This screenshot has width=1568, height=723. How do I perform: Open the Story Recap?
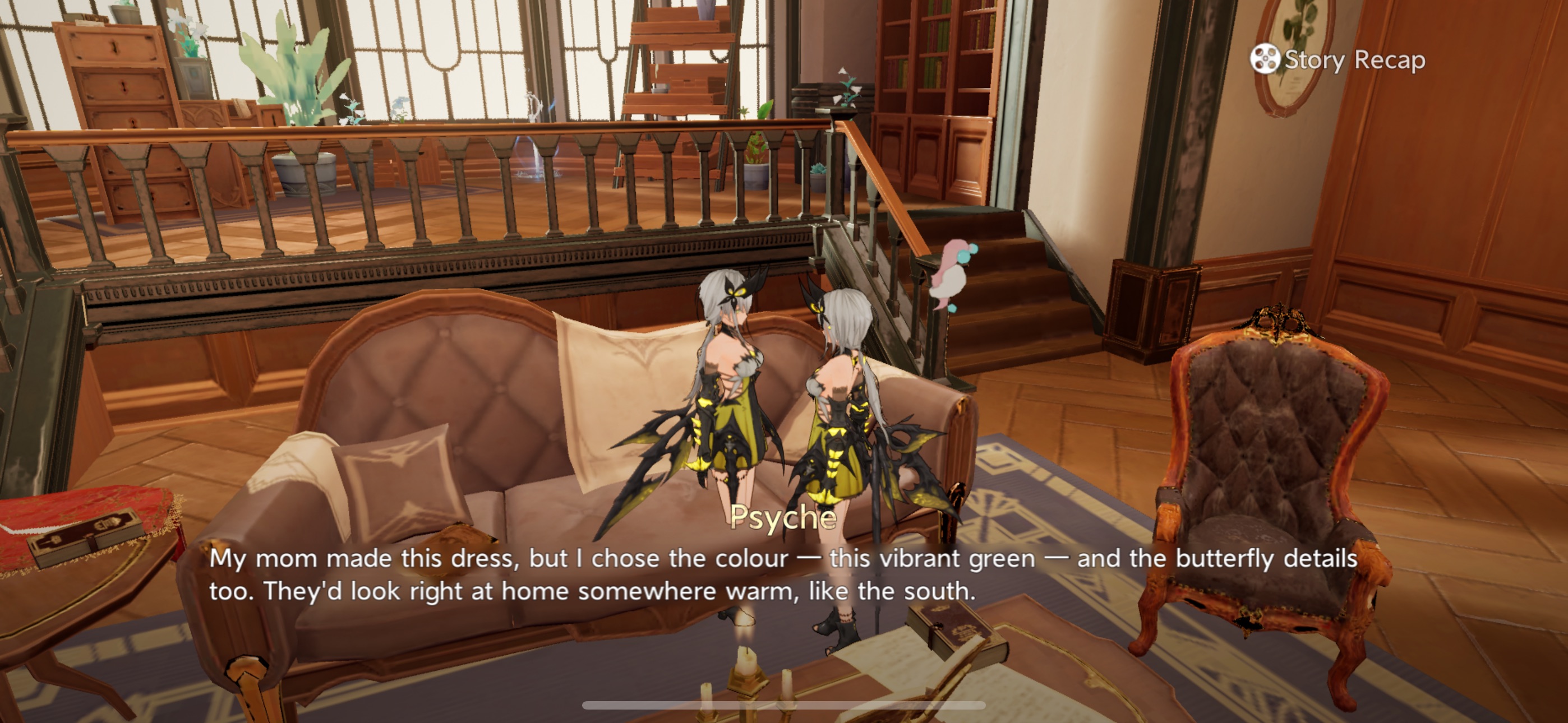pyautogui.click(x=1338, y=59)
